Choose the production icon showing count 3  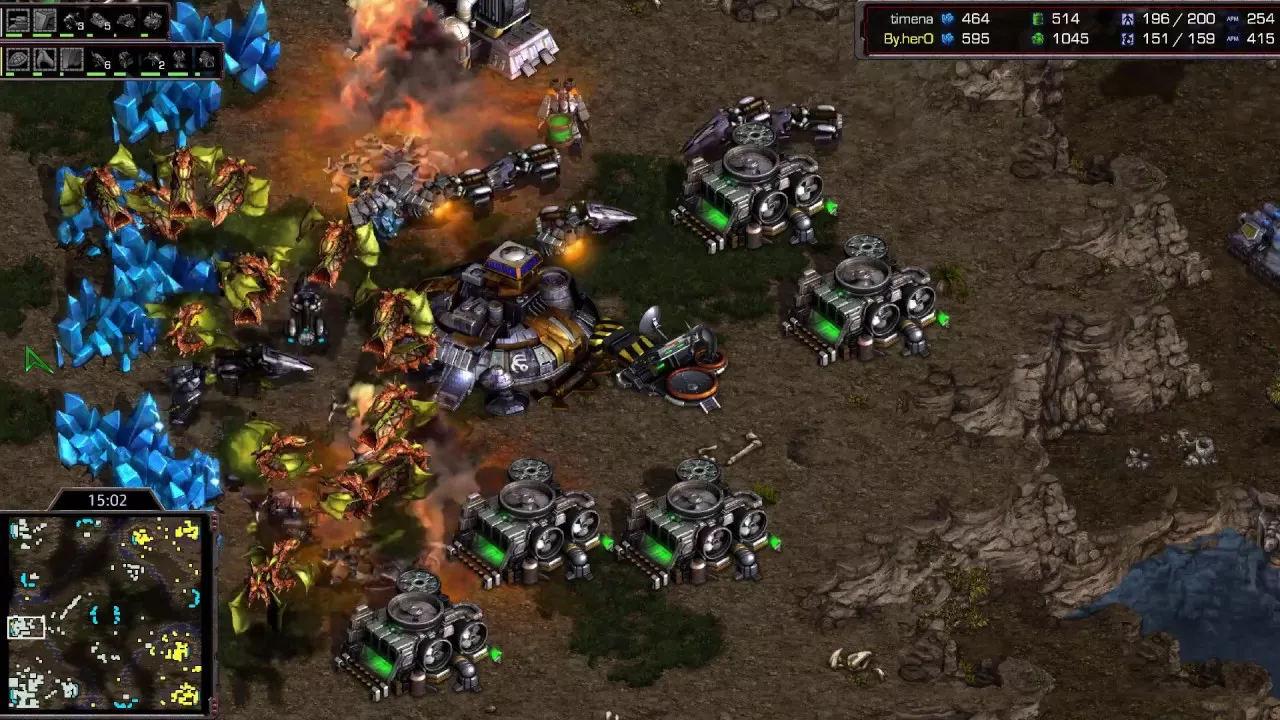pos(73,20)
